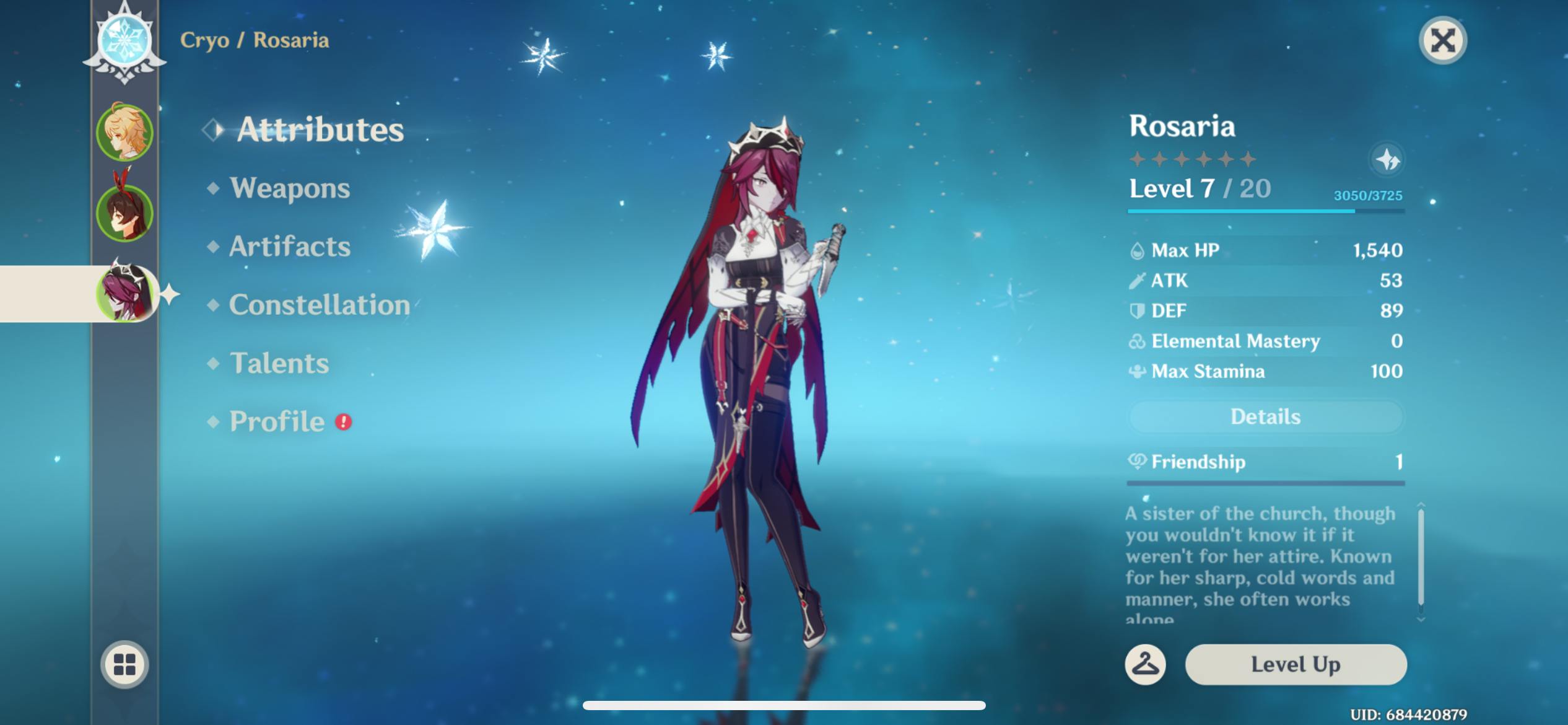Click the Friendship level row
1568x725 pixels.
point(1265,462)
